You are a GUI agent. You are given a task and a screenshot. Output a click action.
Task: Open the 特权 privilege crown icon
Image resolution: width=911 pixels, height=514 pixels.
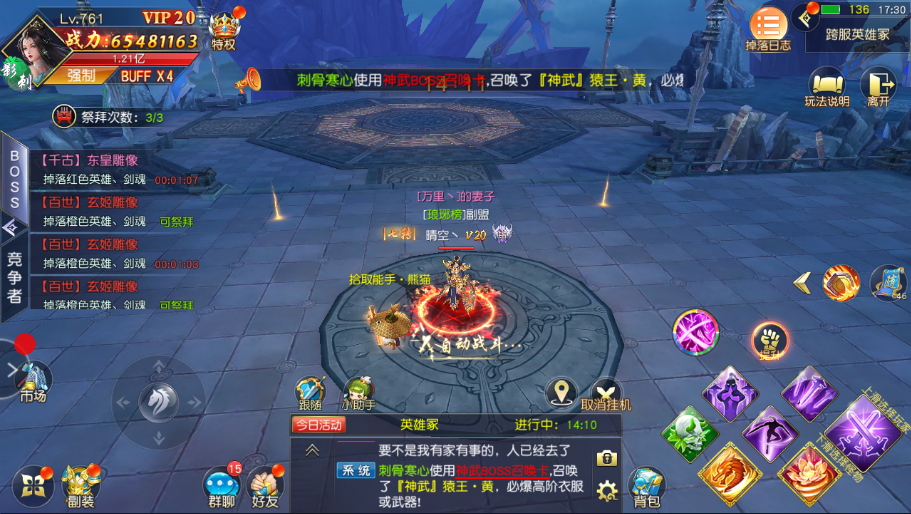click(x=223, y=30)
